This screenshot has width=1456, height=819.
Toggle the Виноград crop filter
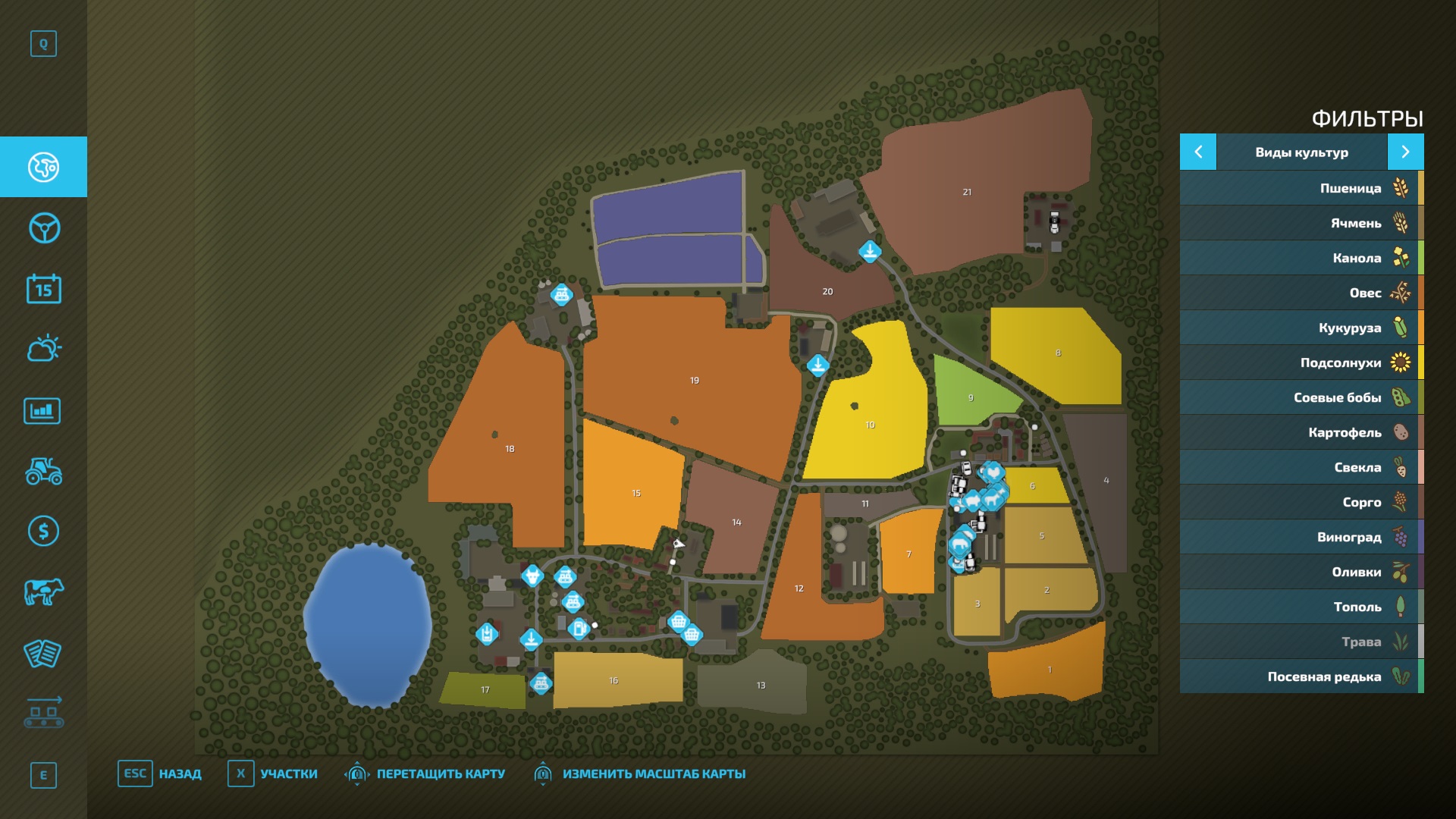pyautogui.click(x=1301, y=537)
